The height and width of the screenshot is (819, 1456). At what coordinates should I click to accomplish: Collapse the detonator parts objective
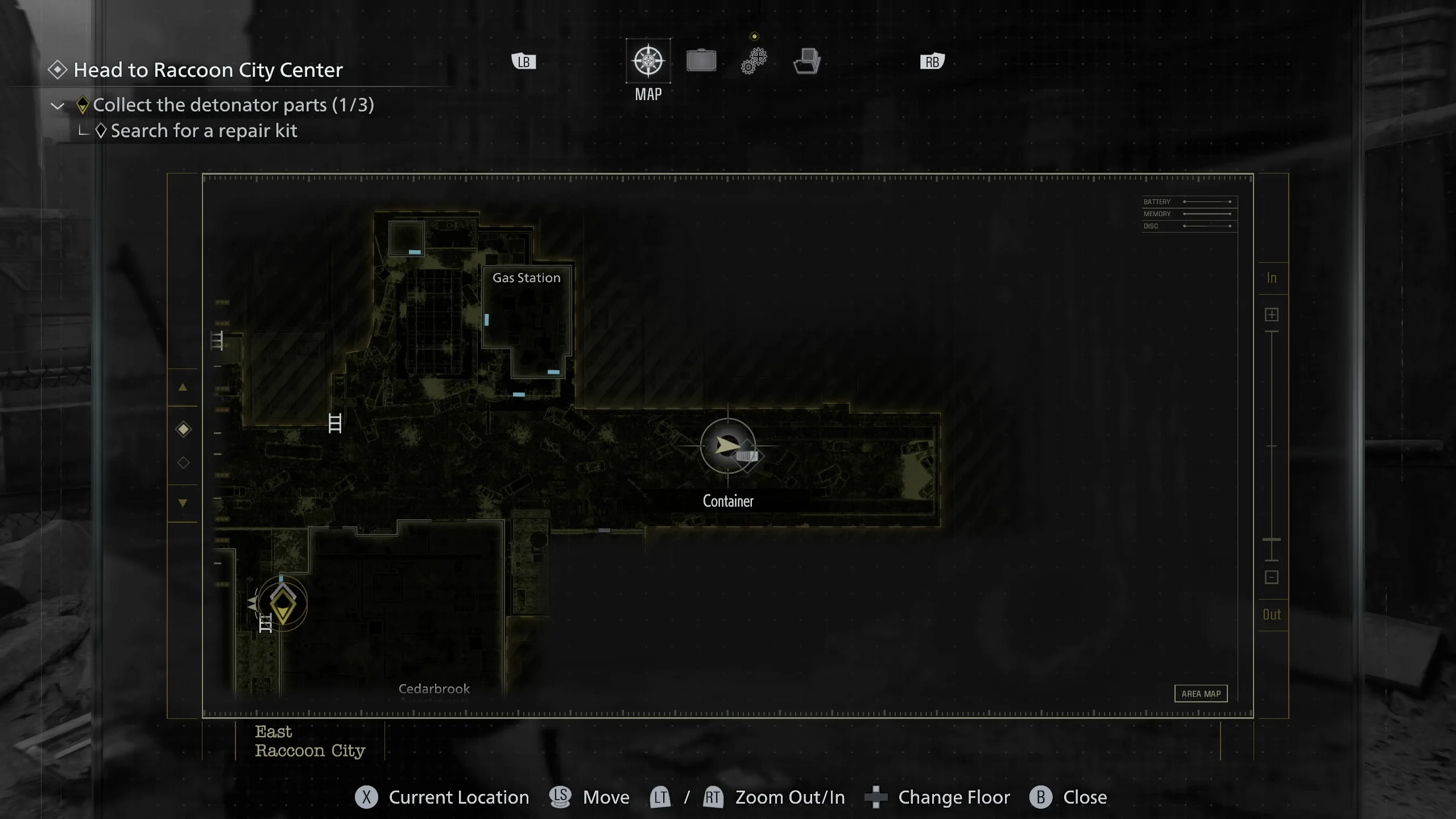(57, 106)
